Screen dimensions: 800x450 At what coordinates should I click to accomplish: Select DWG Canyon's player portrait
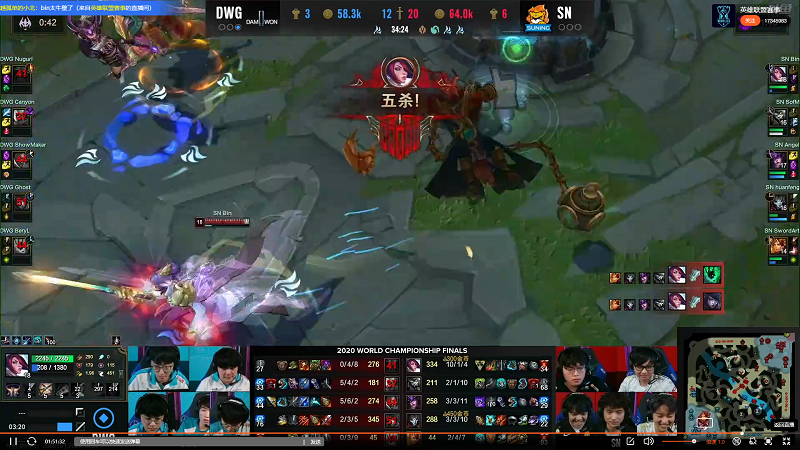(21, 120)
